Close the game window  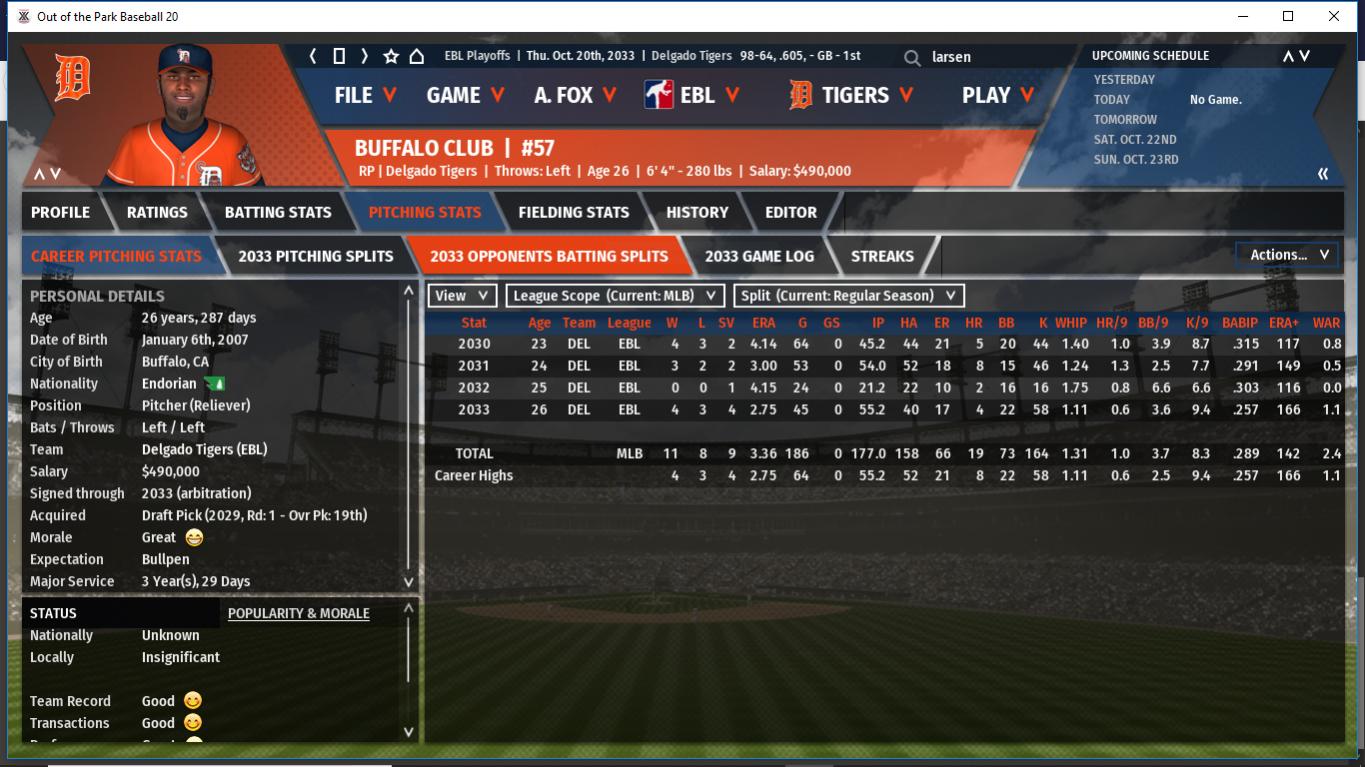[x=1334, y=16]
